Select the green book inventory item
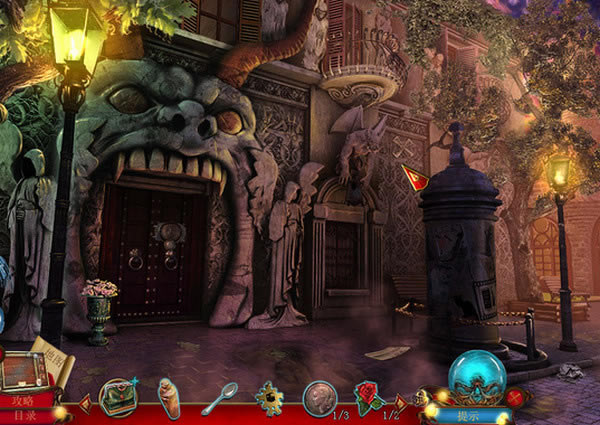Screen dimensions: 600x425 (120, 397)
